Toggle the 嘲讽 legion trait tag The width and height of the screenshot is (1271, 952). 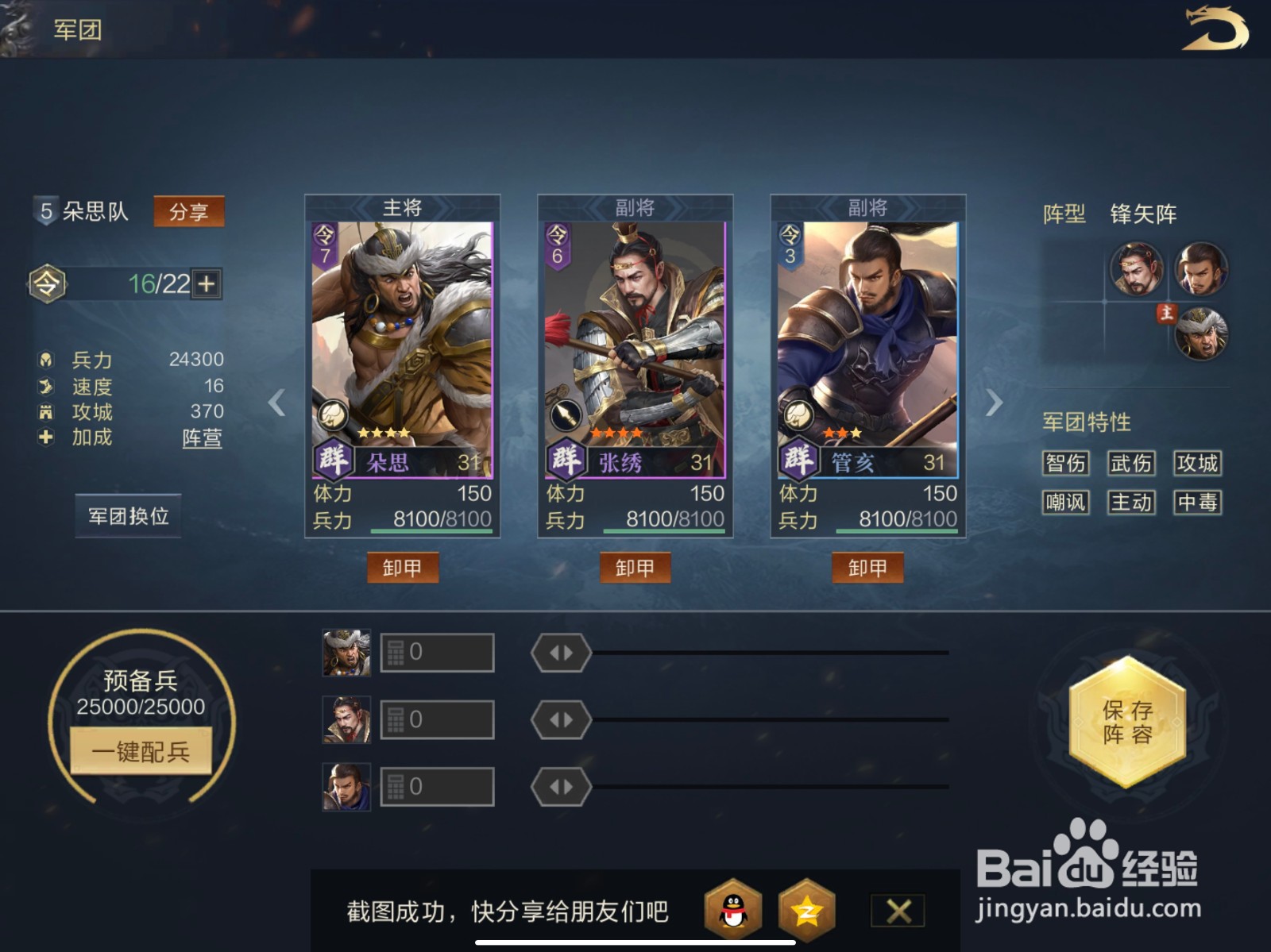(x=1066, y=503)
